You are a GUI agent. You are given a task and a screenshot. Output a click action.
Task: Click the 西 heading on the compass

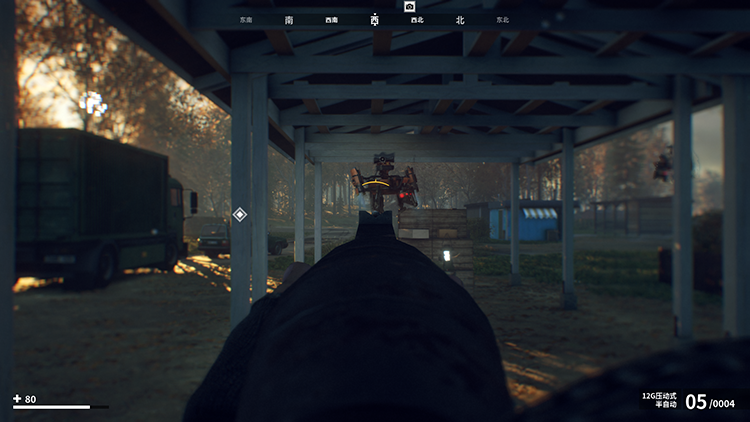375,19
